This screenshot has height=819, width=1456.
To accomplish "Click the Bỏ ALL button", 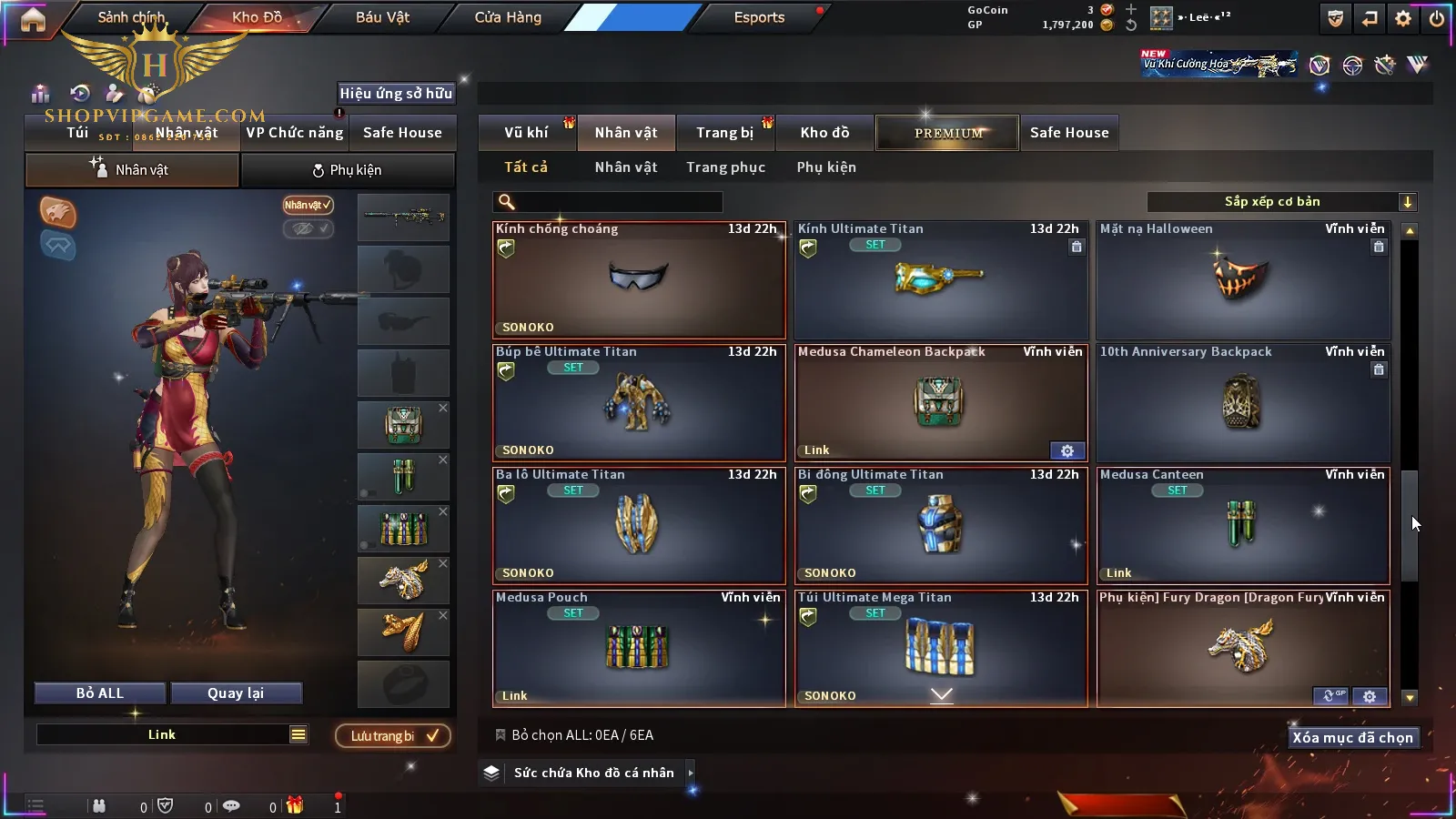I will click(x=100, y=693).
